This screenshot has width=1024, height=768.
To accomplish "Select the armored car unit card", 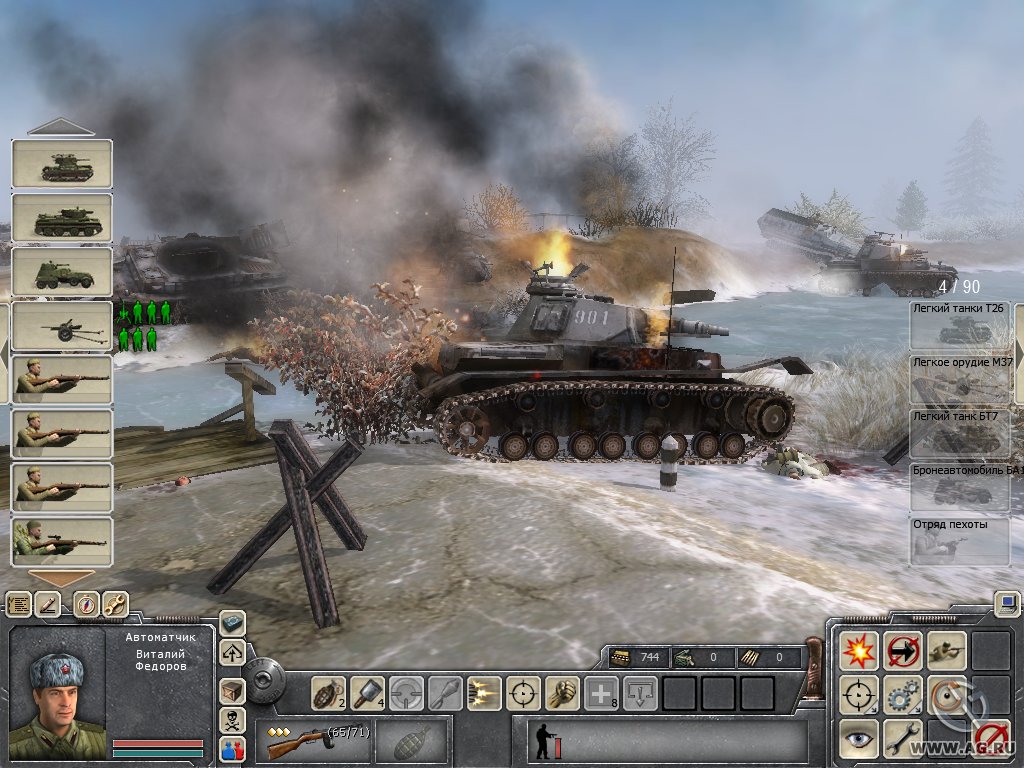I will coord(62,272).
